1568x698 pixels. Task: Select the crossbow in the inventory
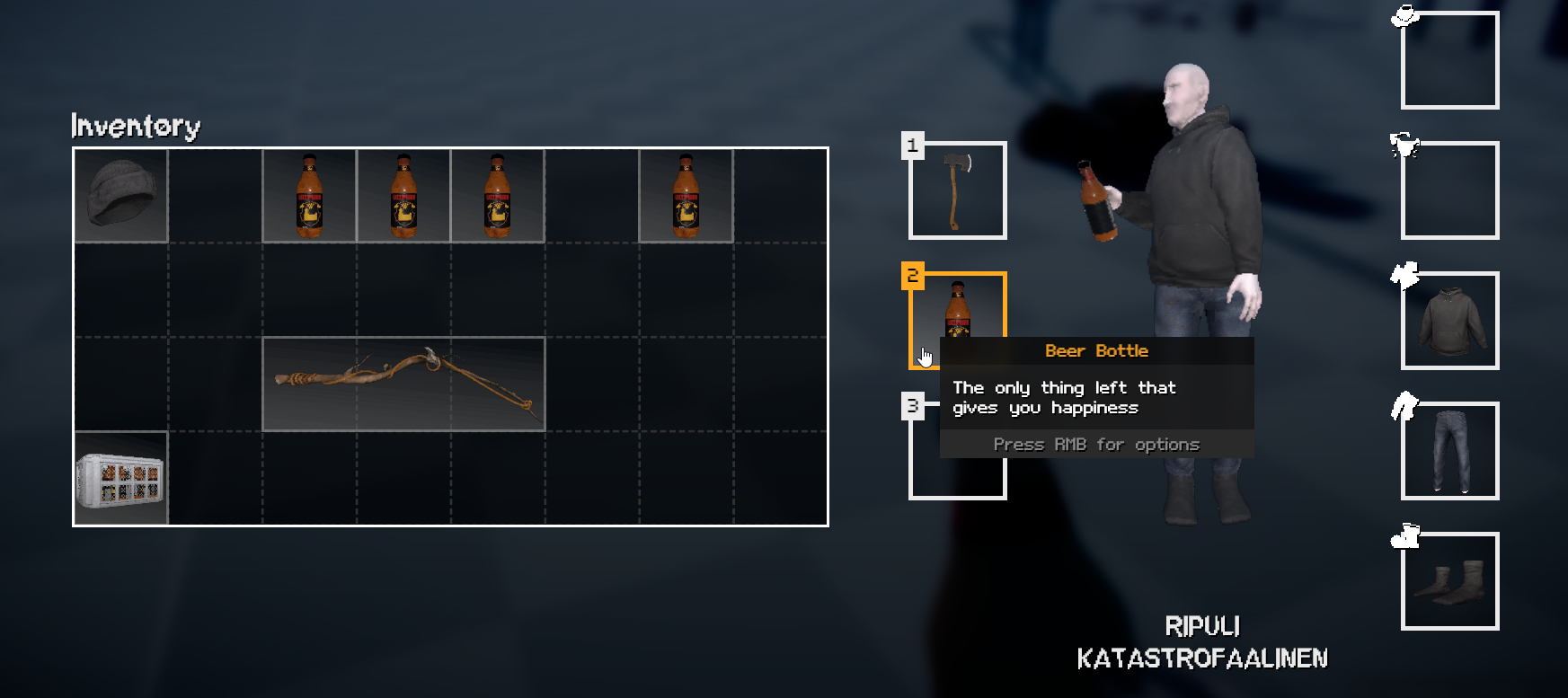pos(404,384)
